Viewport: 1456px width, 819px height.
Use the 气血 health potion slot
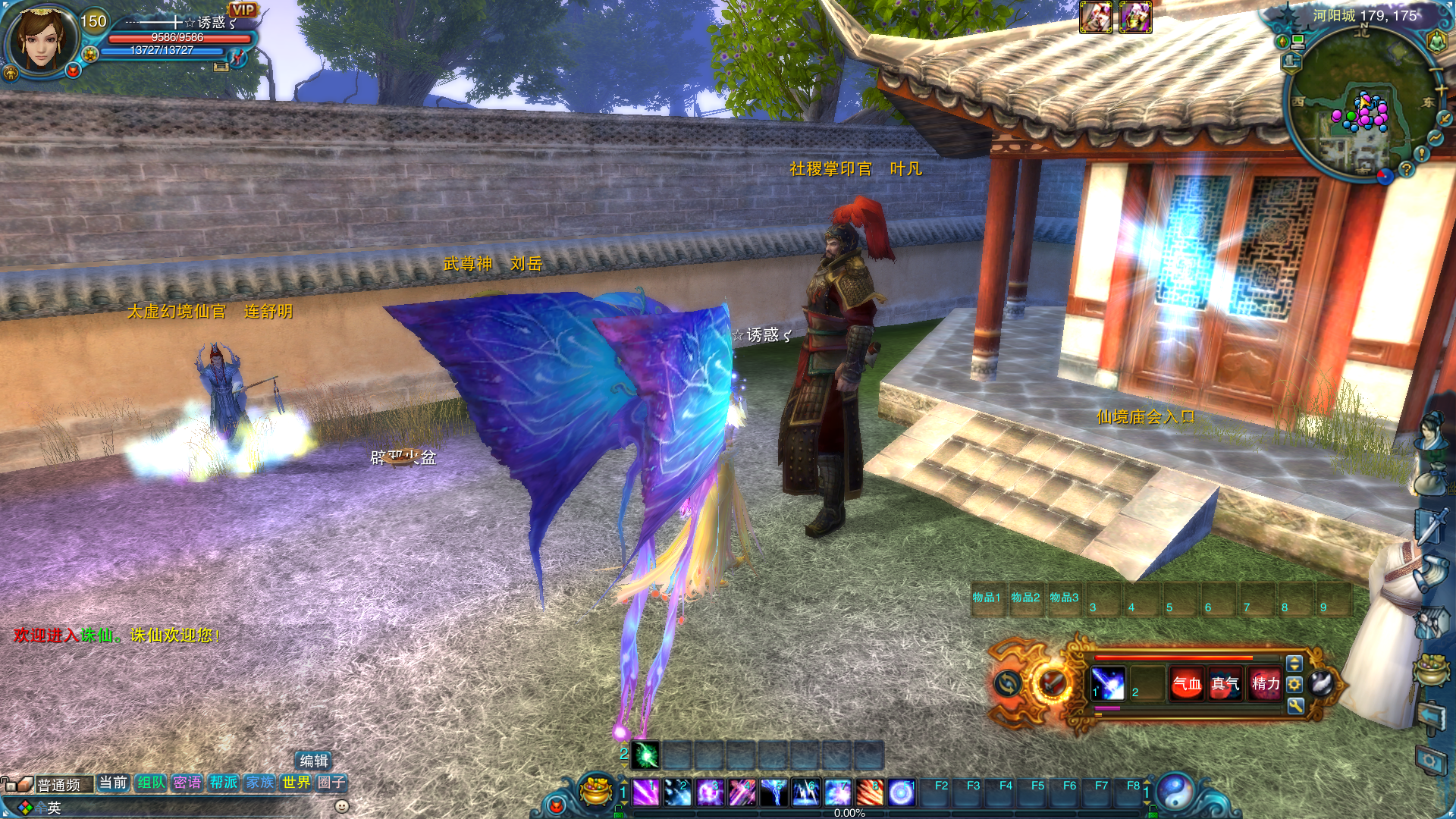(1187, 684)
